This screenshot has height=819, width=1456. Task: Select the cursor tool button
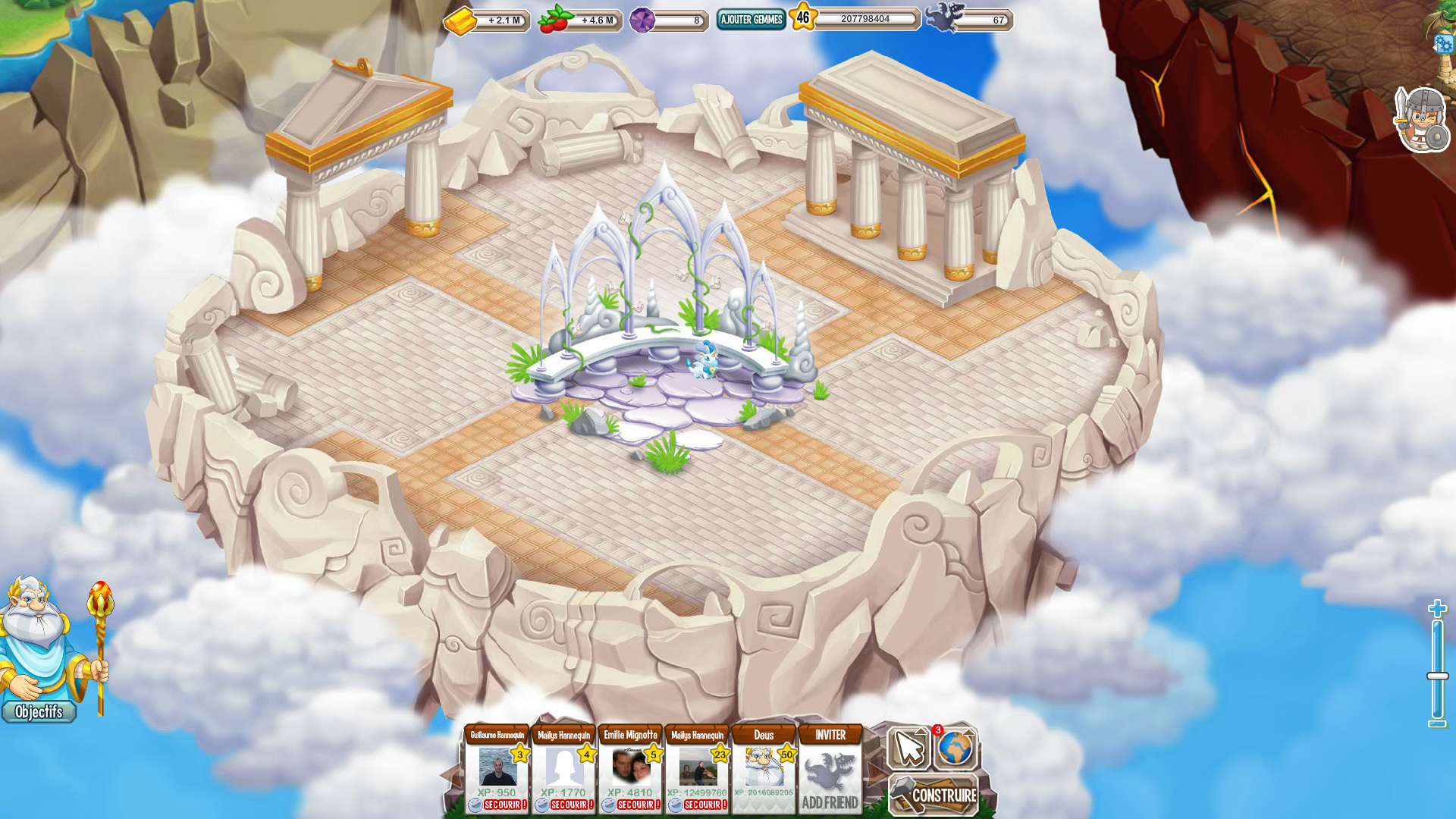click(908, 748)
